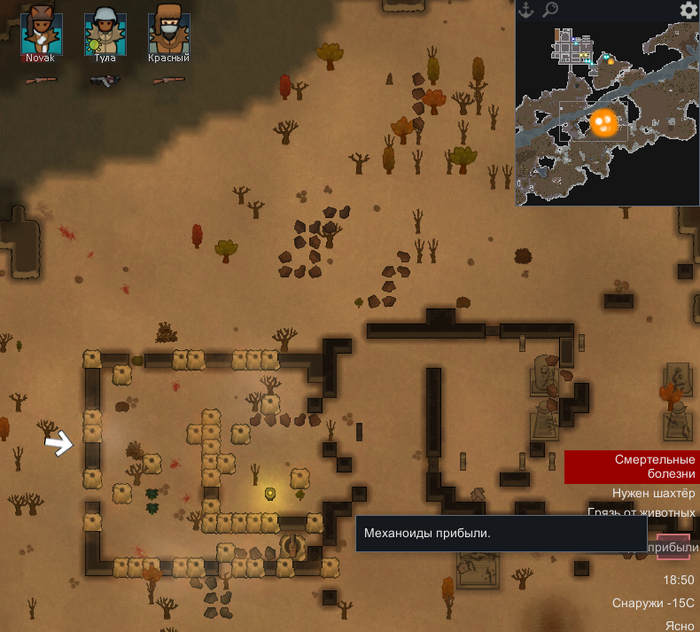The height and width of the screenshot is (632, 700).
Task: Select colonist Красный's portrait
Action: pyautogui.click(x=168, y=31)
